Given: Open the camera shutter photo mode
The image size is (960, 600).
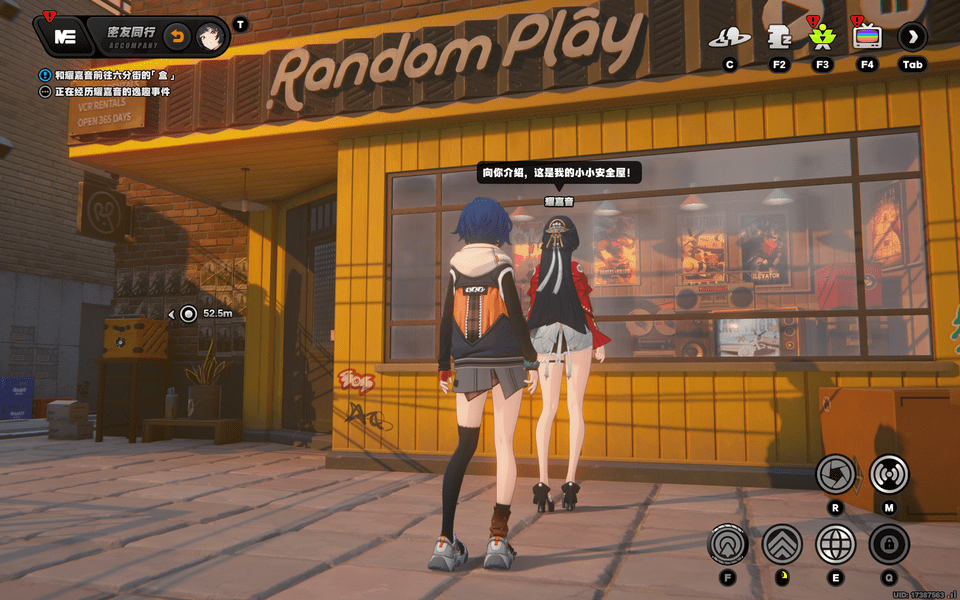Looking at the screenshot, I should coord(835,474).
